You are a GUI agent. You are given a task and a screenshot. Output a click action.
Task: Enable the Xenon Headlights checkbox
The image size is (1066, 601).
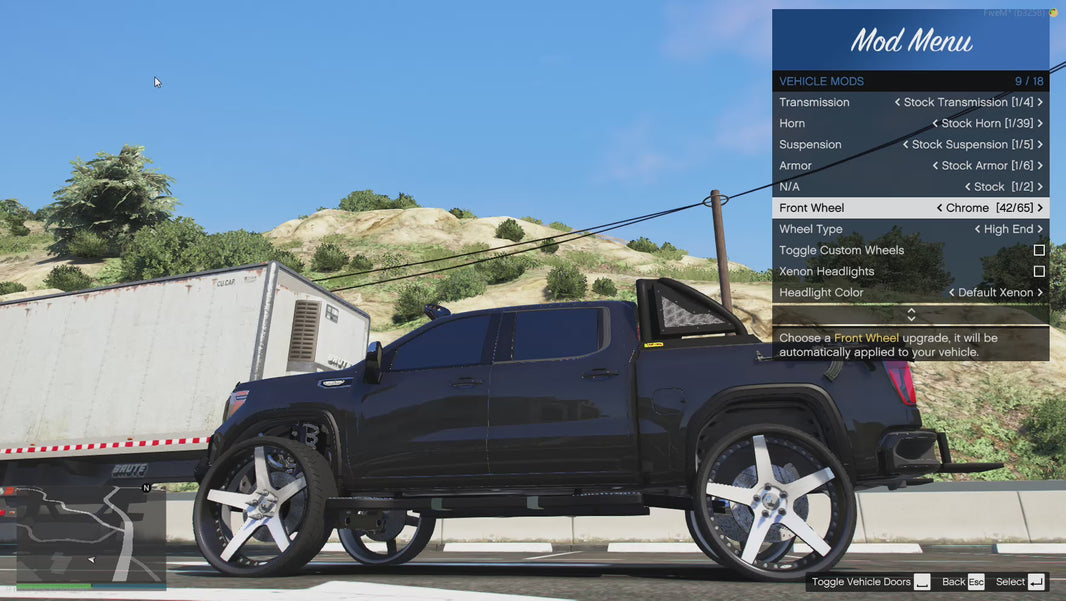point(1039,271)
